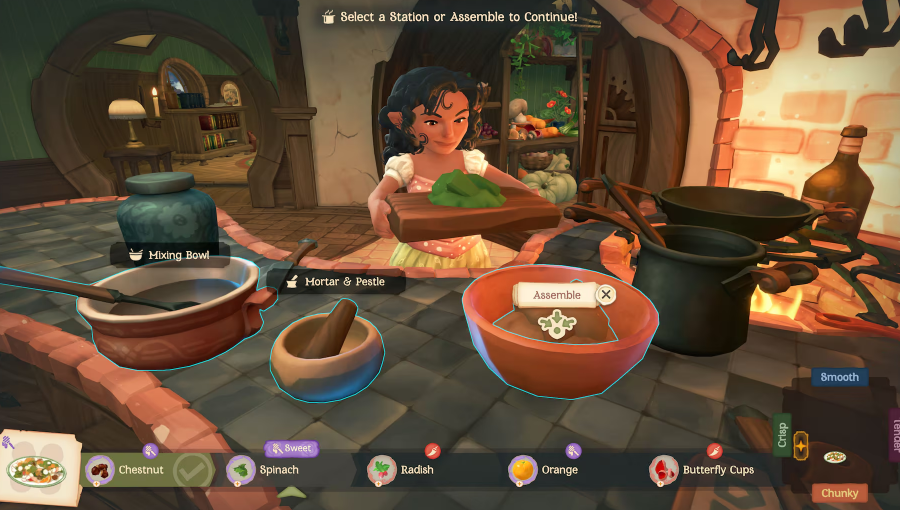Close the Assemble prompt with the X
Image resolution: width=900 pixels, height=510 pixels.
tap(606, 294)
